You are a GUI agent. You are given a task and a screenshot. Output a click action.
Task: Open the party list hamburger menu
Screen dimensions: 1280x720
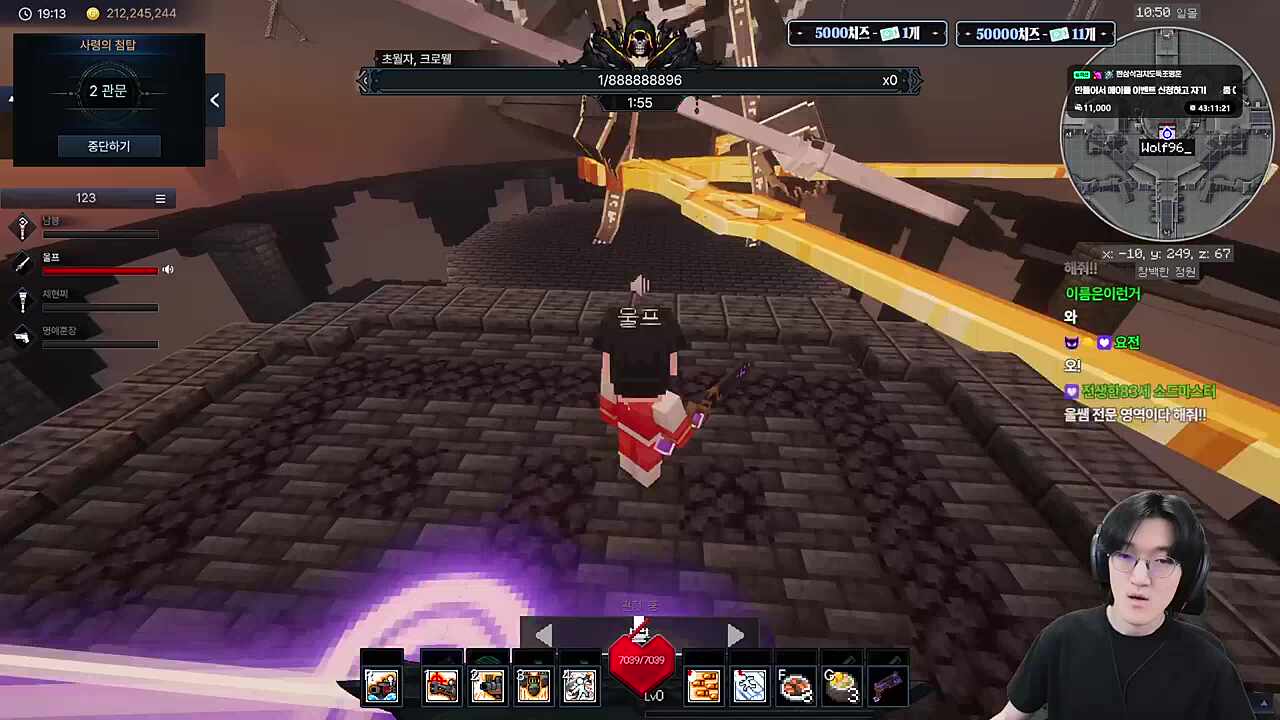(160, 198)
